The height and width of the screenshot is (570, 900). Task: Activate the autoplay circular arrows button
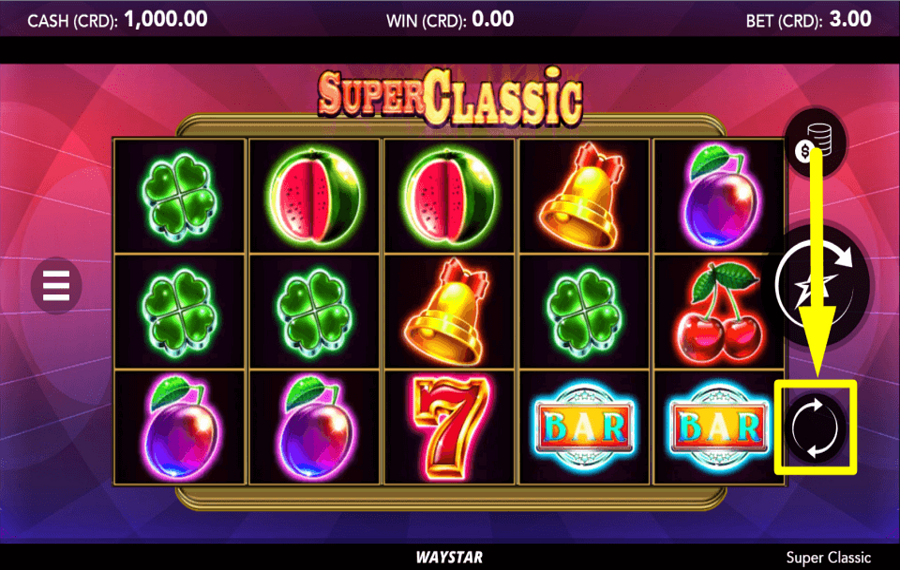click(815, 428)
